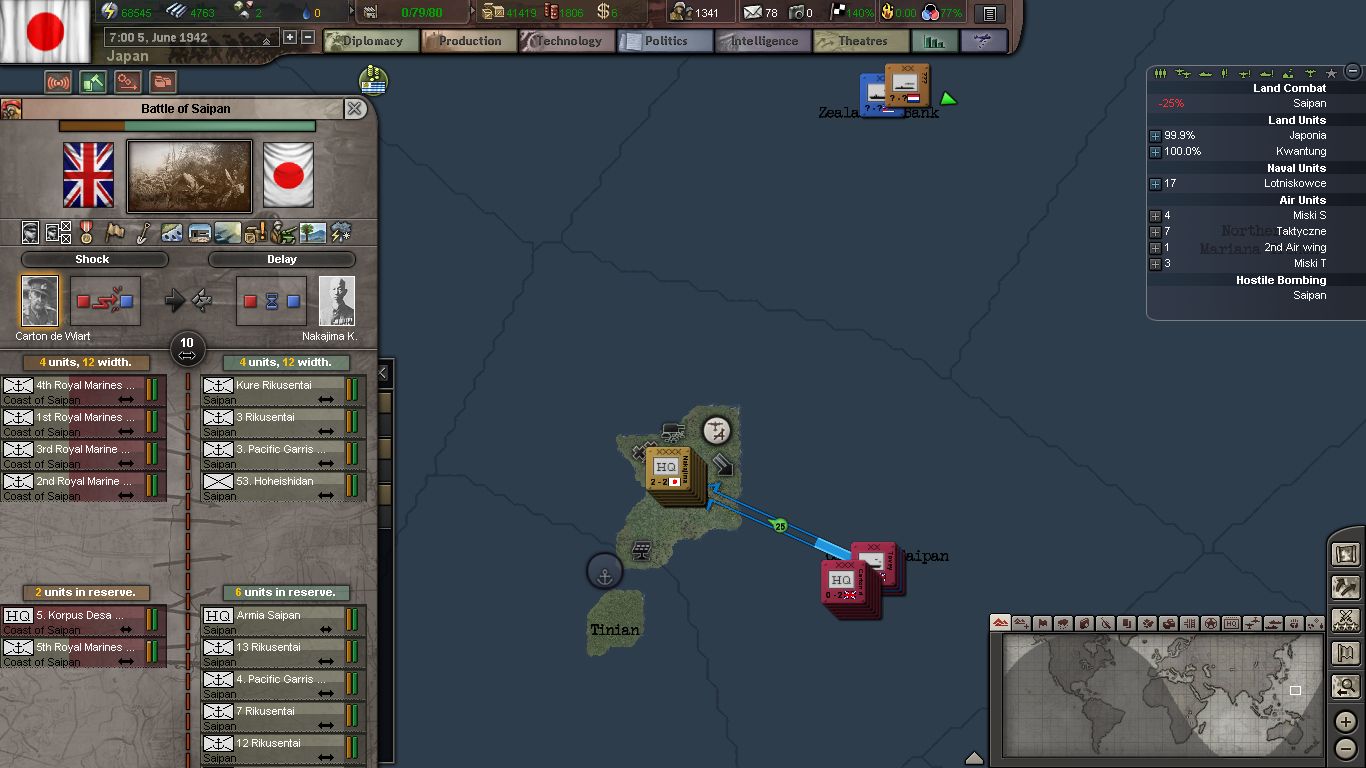The image size is (1366, 768).
Task: Zoom in the map with plus button
Action: (1346, 723)
